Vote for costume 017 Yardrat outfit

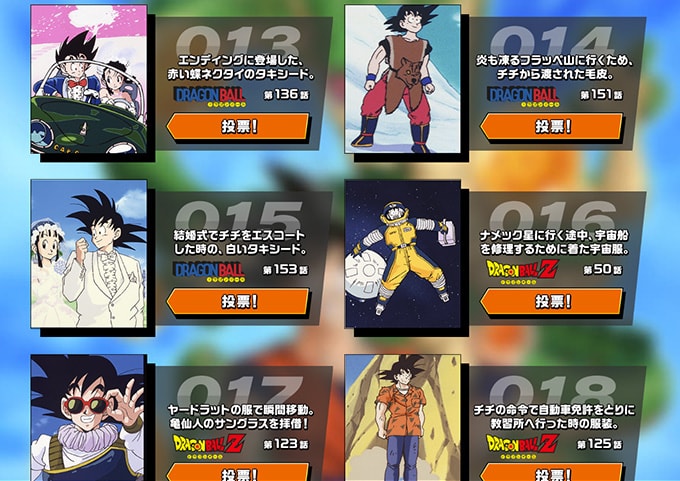[x=239, y=474]
